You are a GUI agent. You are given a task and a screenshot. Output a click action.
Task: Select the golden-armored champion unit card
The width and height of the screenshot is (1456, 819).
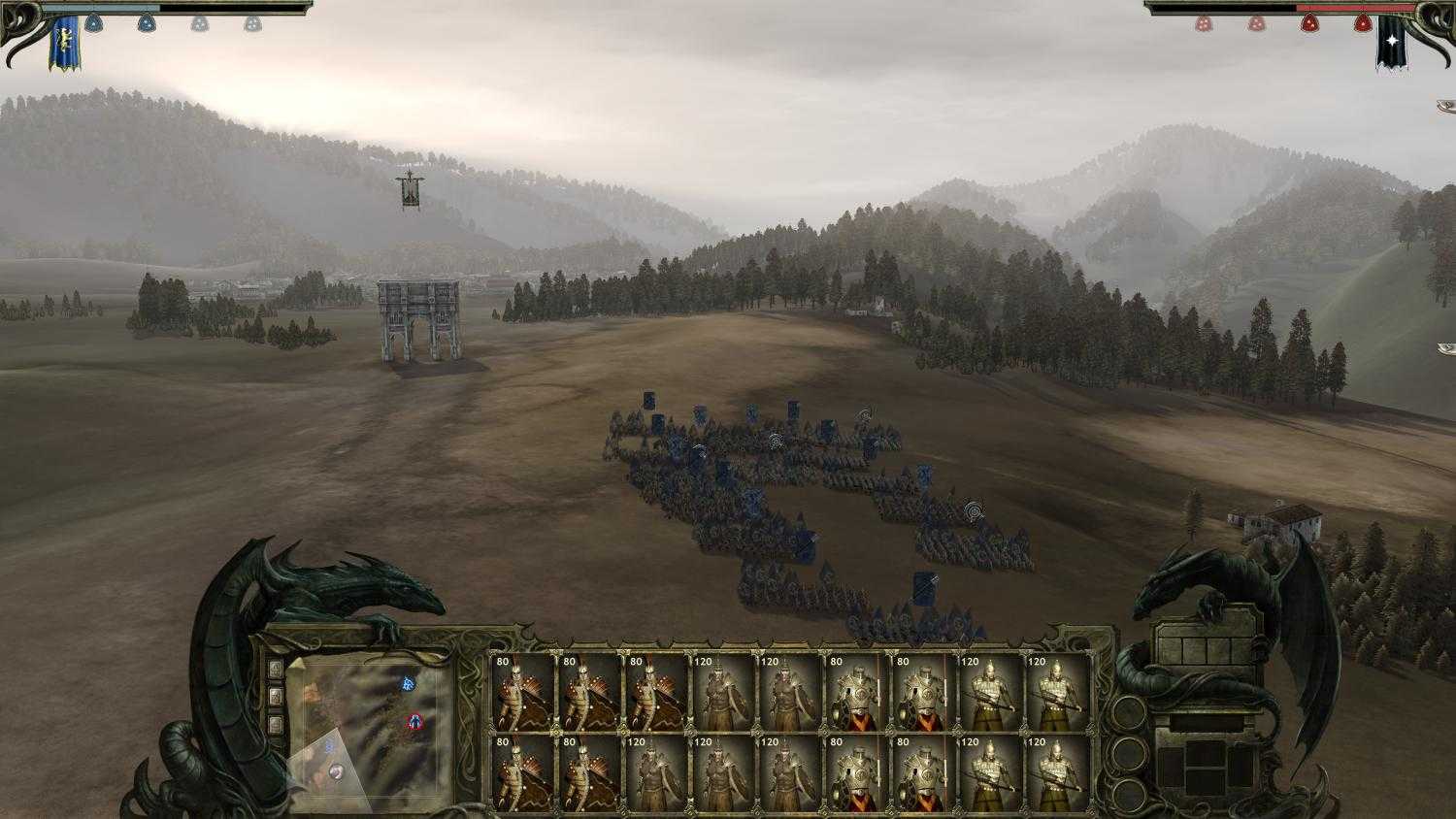point(854,694)
